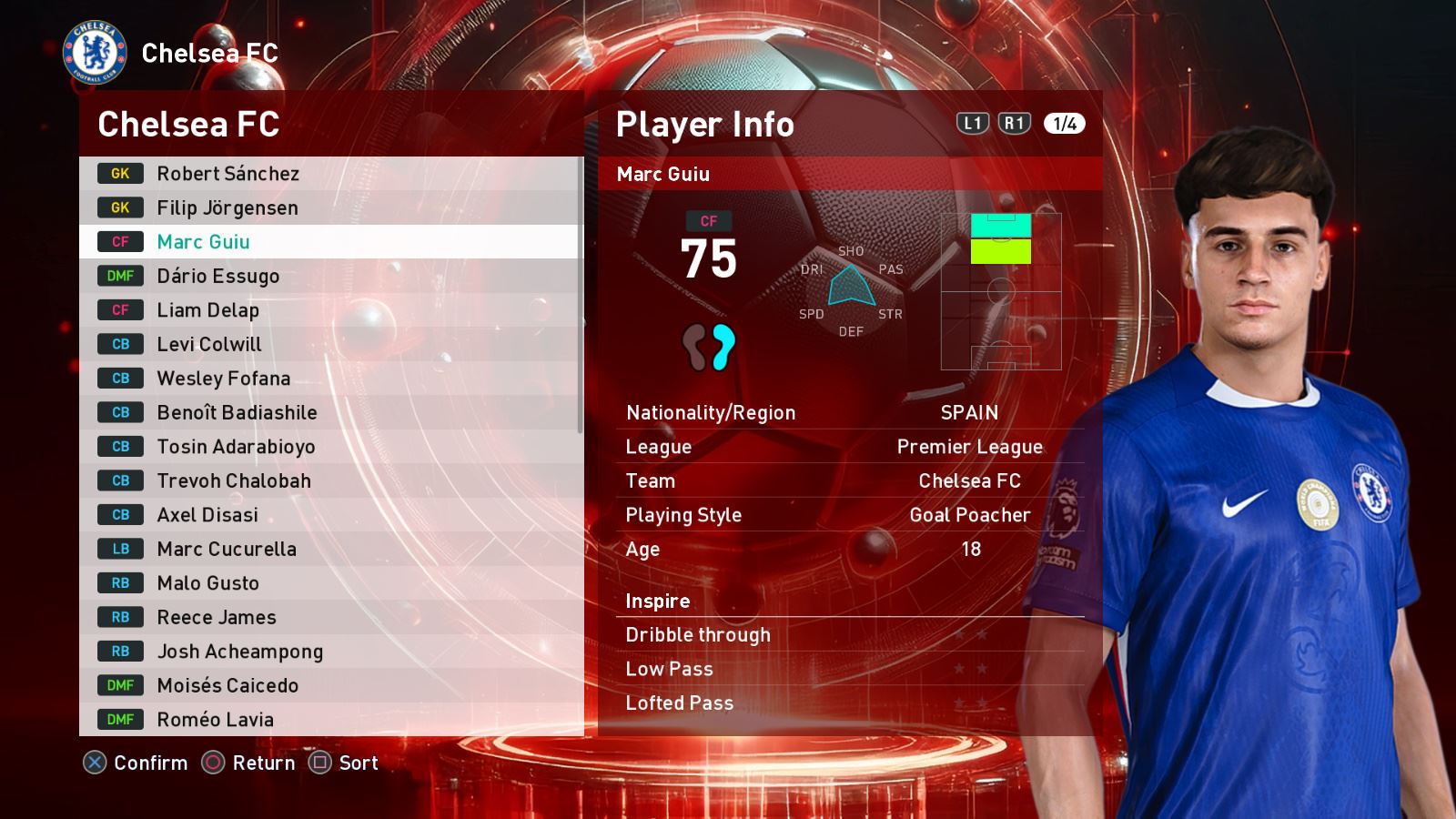Choose Trevoh Chalobah from the squad
Screen dimensions: 1456x819
pos(328,480)
